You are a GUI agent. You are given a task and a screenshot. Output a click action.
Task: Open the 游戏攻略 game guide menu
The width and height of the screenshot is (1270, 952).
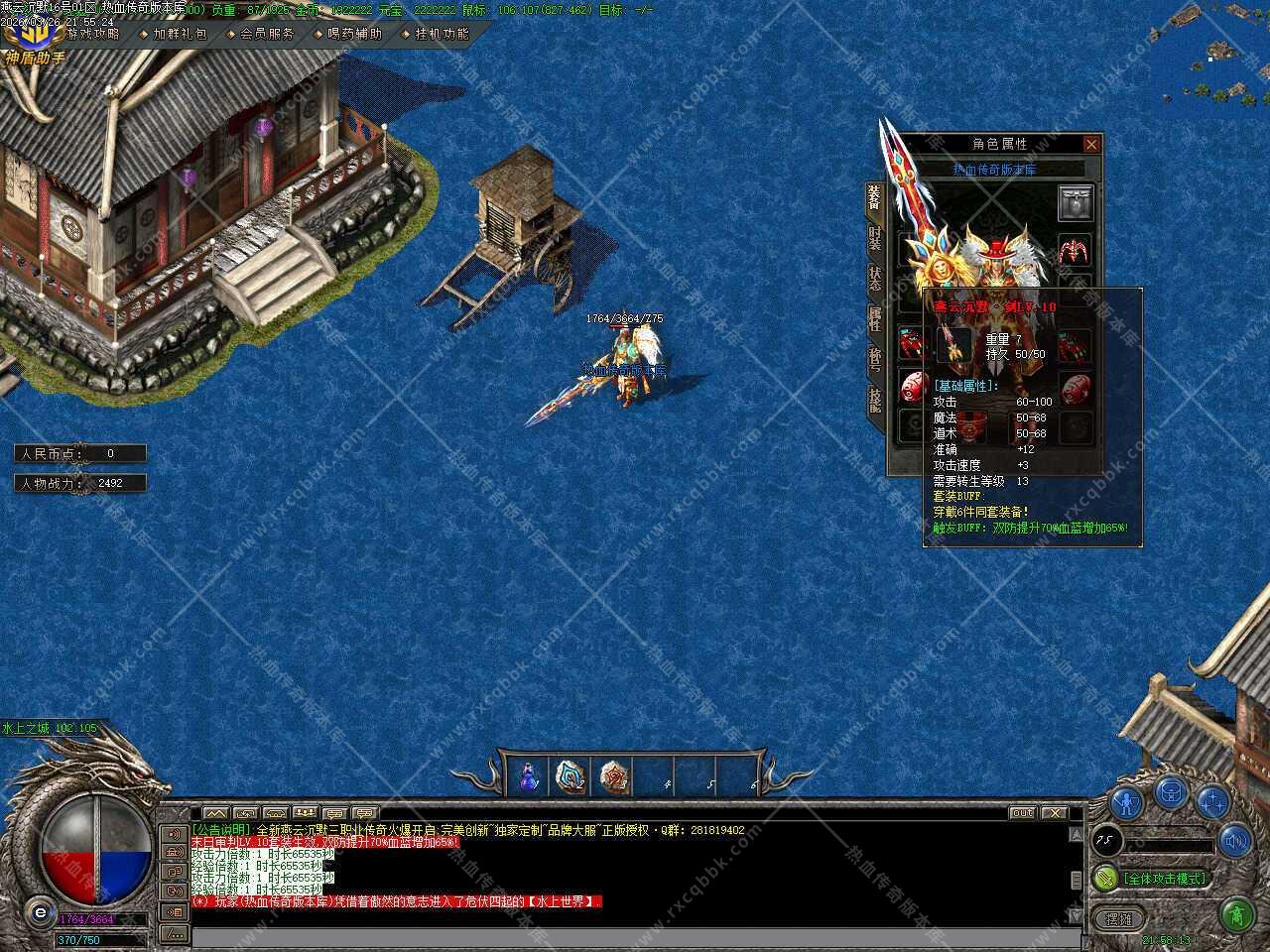pos(92,34)
